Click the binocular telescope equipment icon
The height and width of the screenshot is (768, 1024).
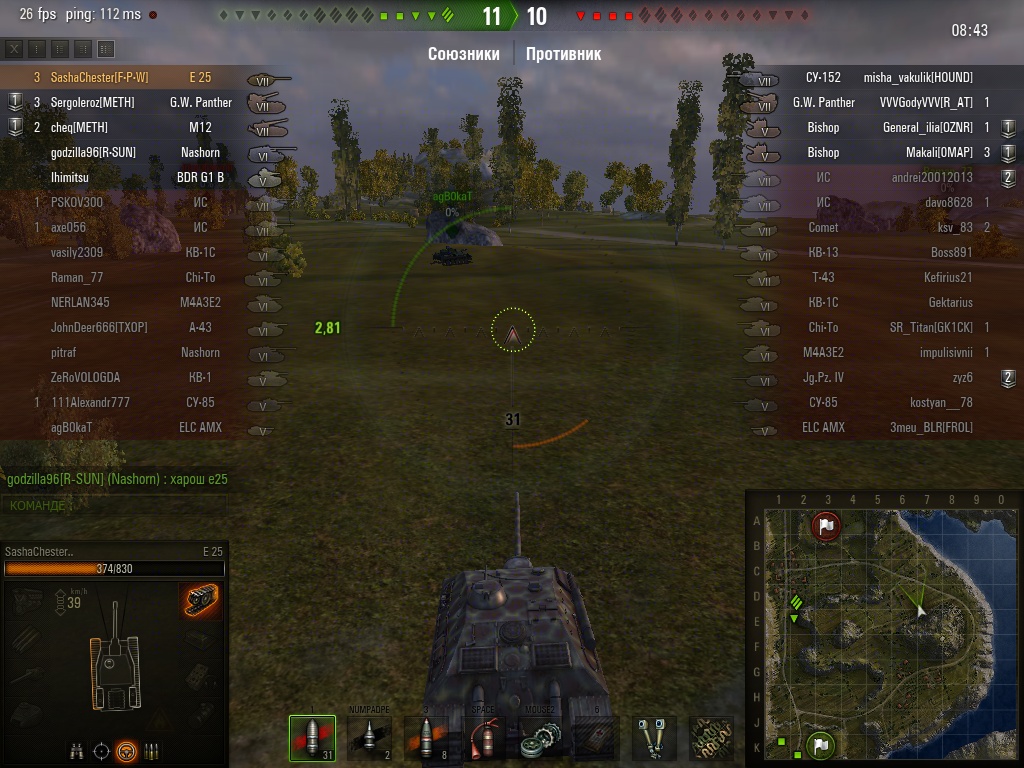(x=654, y=738)
